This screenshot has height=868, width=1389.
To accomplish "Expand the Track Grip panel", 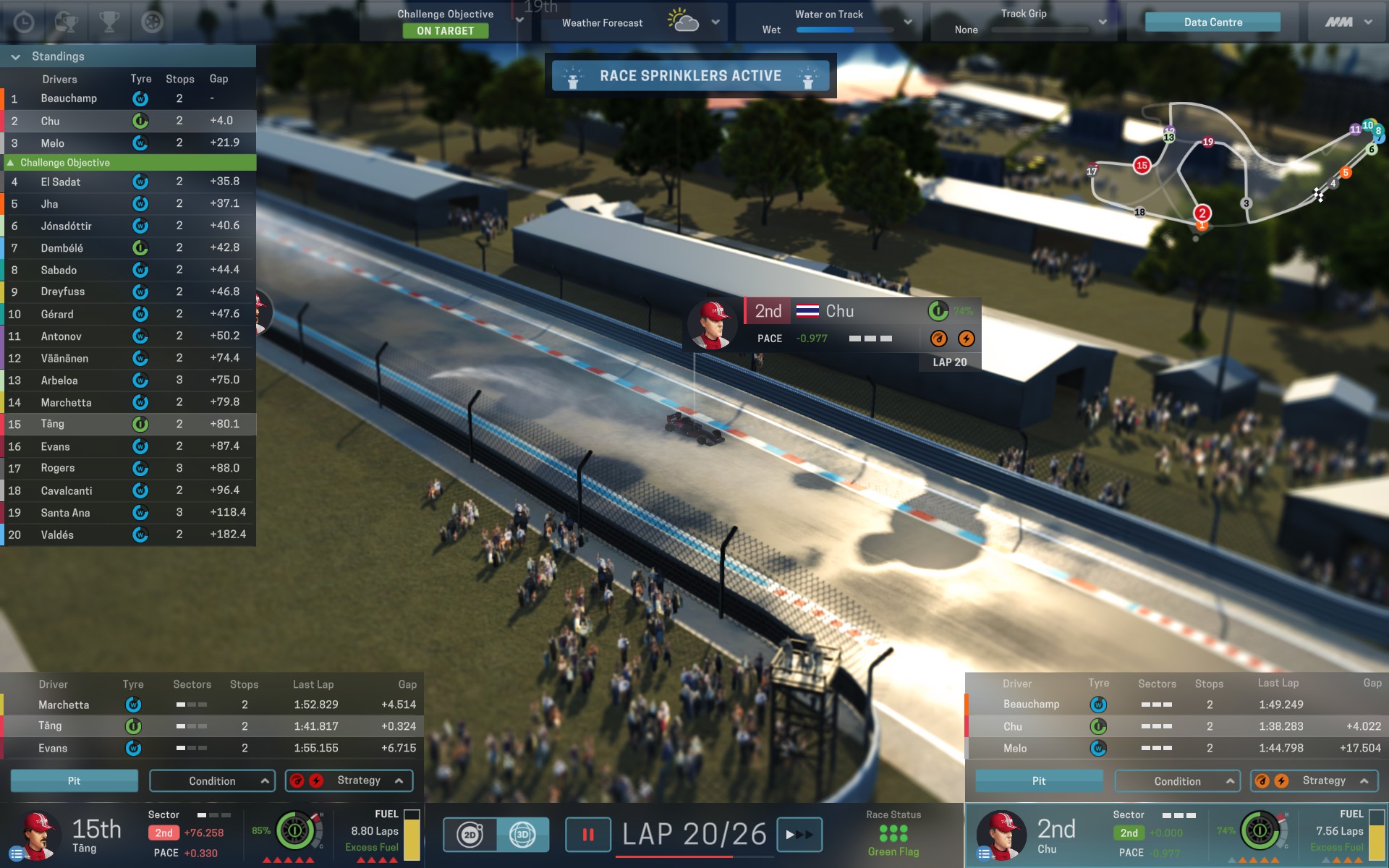I will [x=1103, y=22].
